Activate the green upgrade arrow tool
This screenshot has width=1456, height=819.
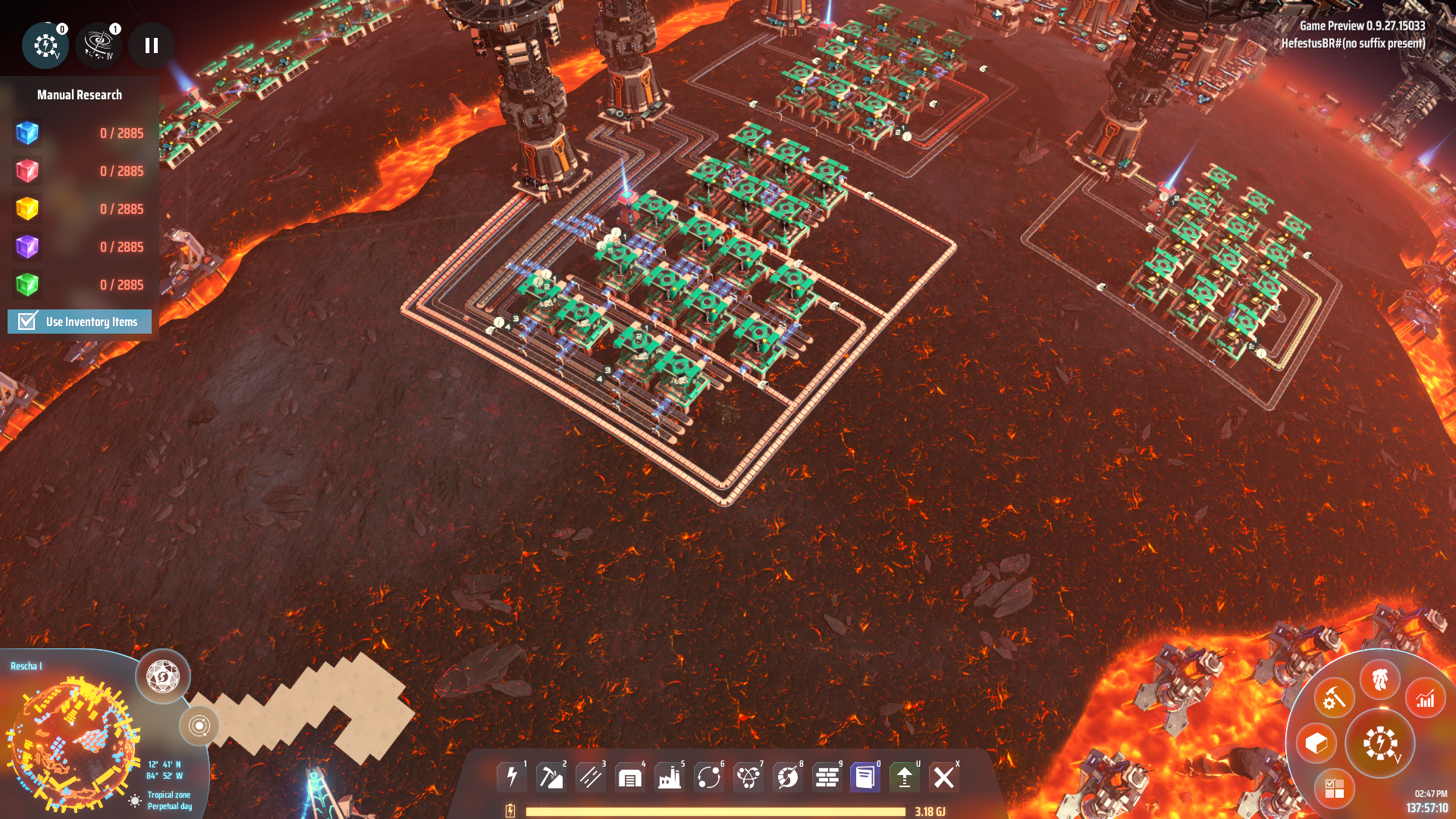905,777
